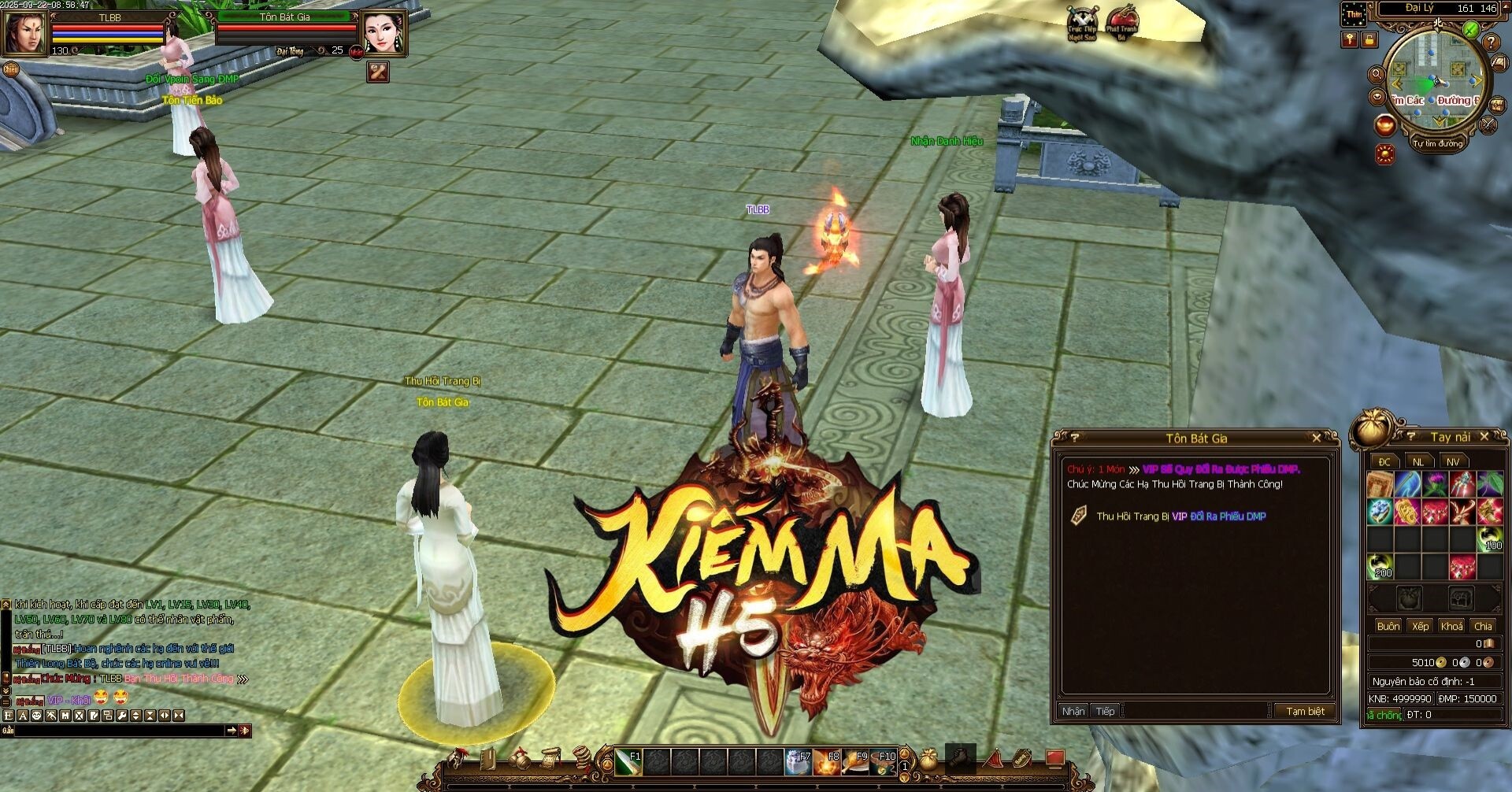Image resolution: width=1512 pixels, height=792 pixels.
Task: Click the Chia split button in the inventory
Action: [x=1483, y=626]
